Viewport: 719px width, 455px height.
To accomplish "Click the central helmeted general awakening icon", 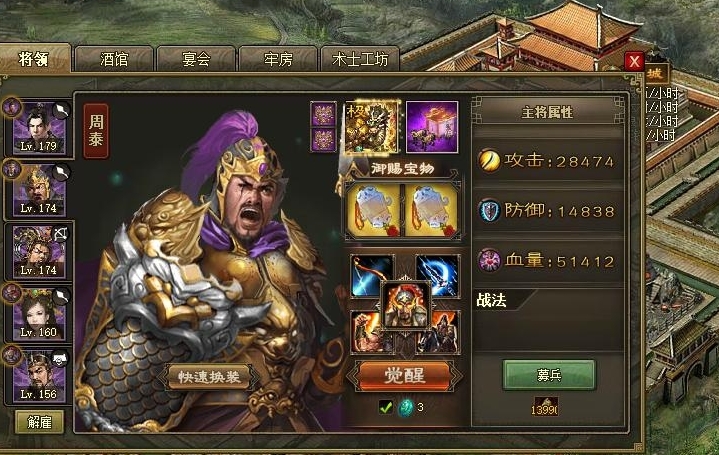I will 406,304.
